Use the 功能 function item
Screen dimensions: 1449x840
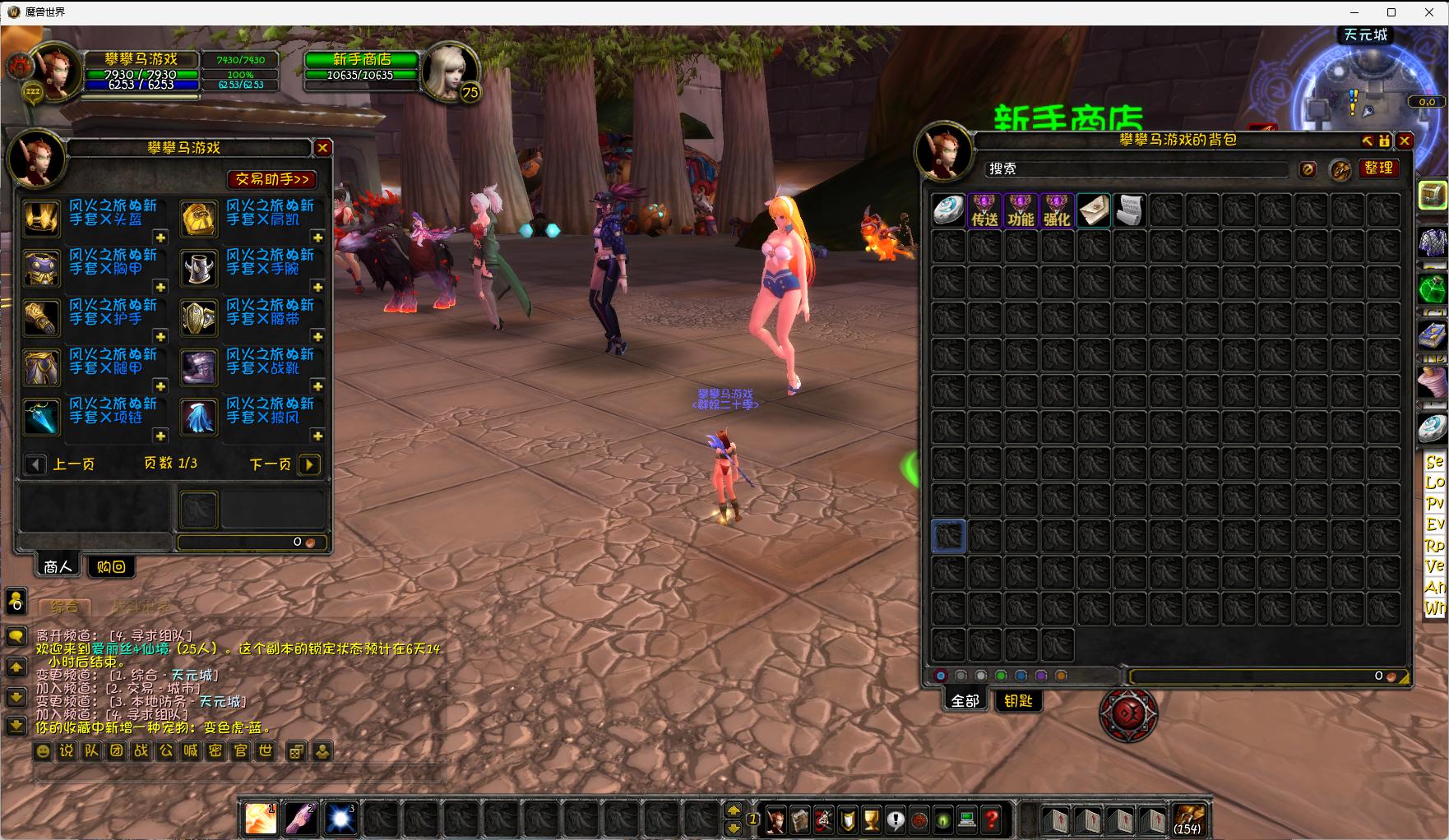pyautogui.click(x=1021, y=210)
